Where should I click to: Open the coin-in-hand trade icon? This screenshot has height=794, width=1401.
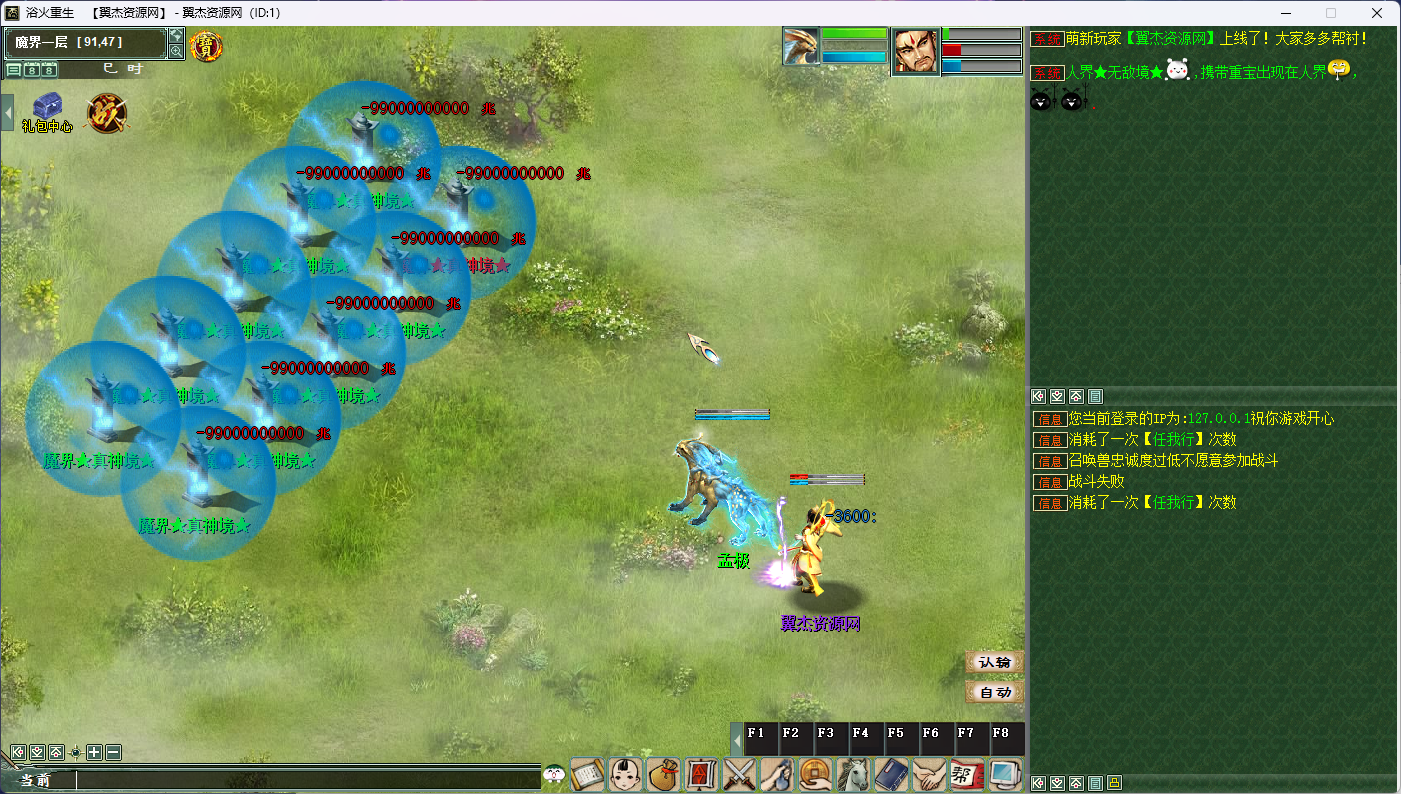pos(815,775)
